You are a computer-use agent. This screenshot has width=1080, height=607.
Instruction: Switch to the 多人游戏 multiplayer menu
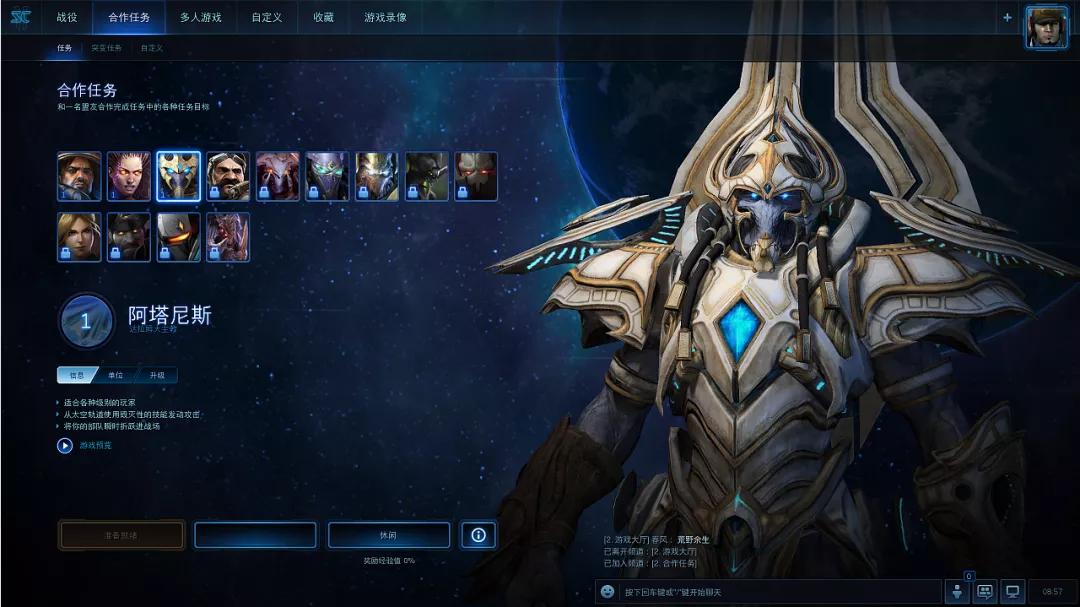pyautogui.click(x=200, y=17)
